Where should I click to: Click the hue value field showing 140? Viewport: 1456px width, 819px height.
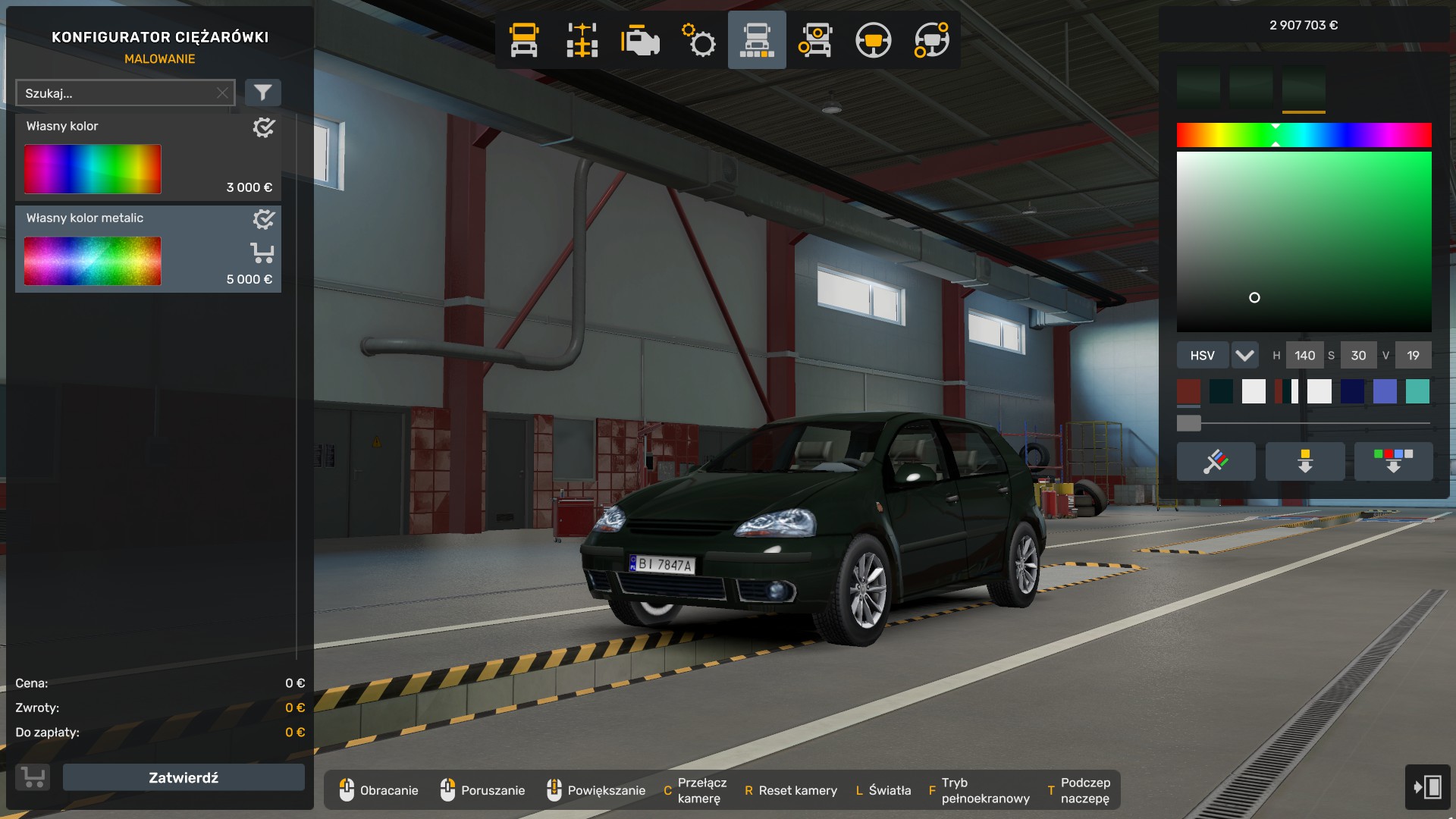tap(1304, 355)
